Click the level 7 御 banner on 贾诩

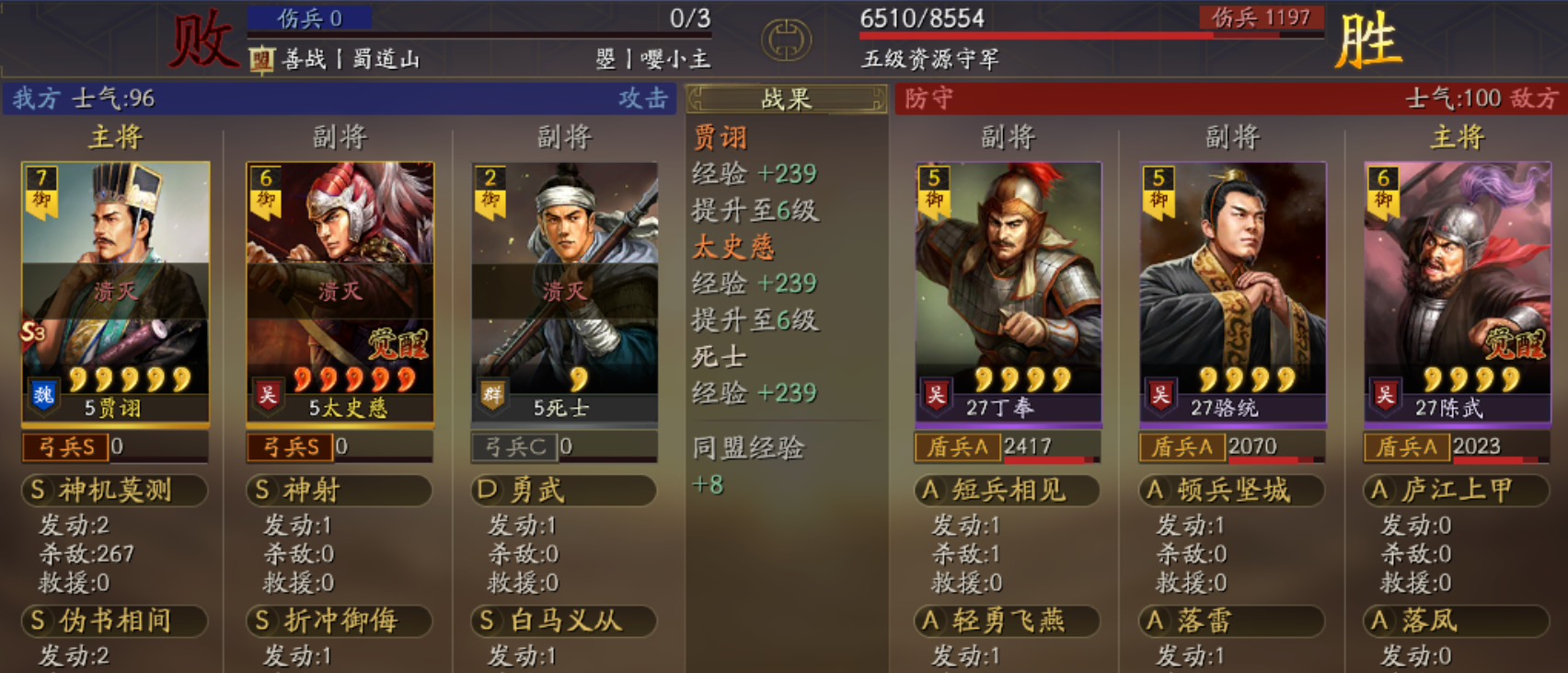[x=41, y=189]
